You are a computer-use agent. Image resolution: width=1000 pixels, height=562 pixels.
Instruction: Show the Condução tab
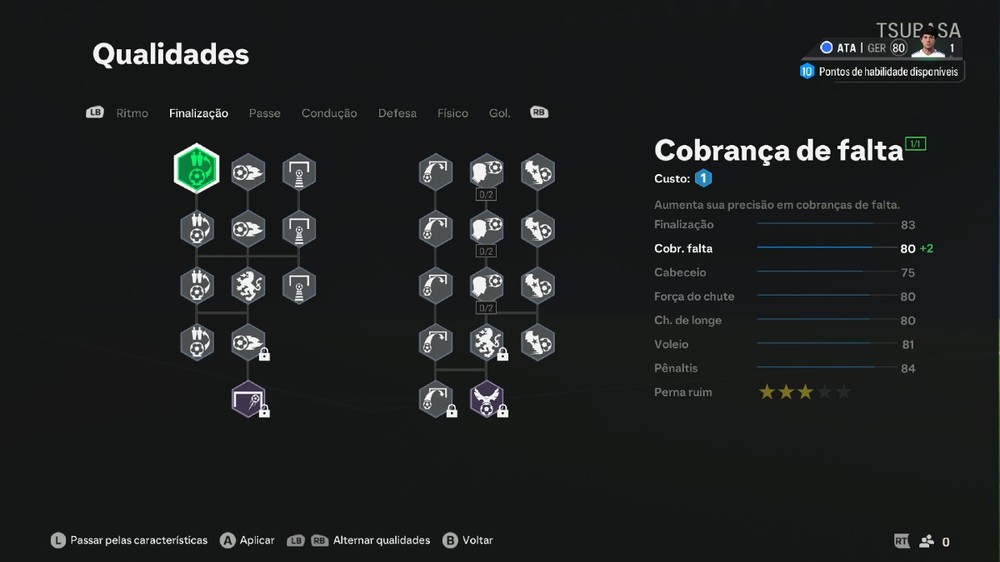[x=329, y=113]
